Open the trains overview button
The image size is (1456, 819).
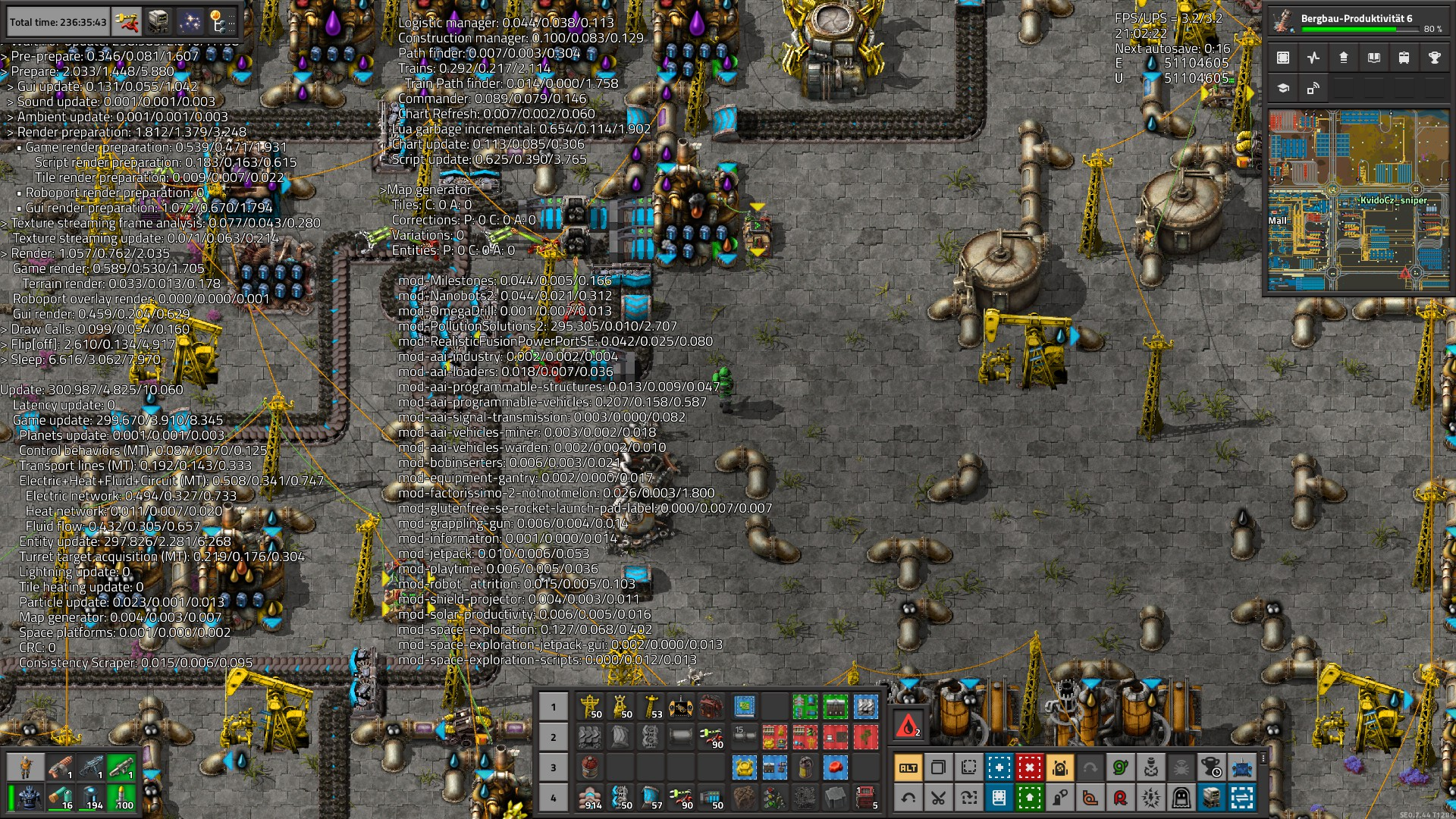1404,58
